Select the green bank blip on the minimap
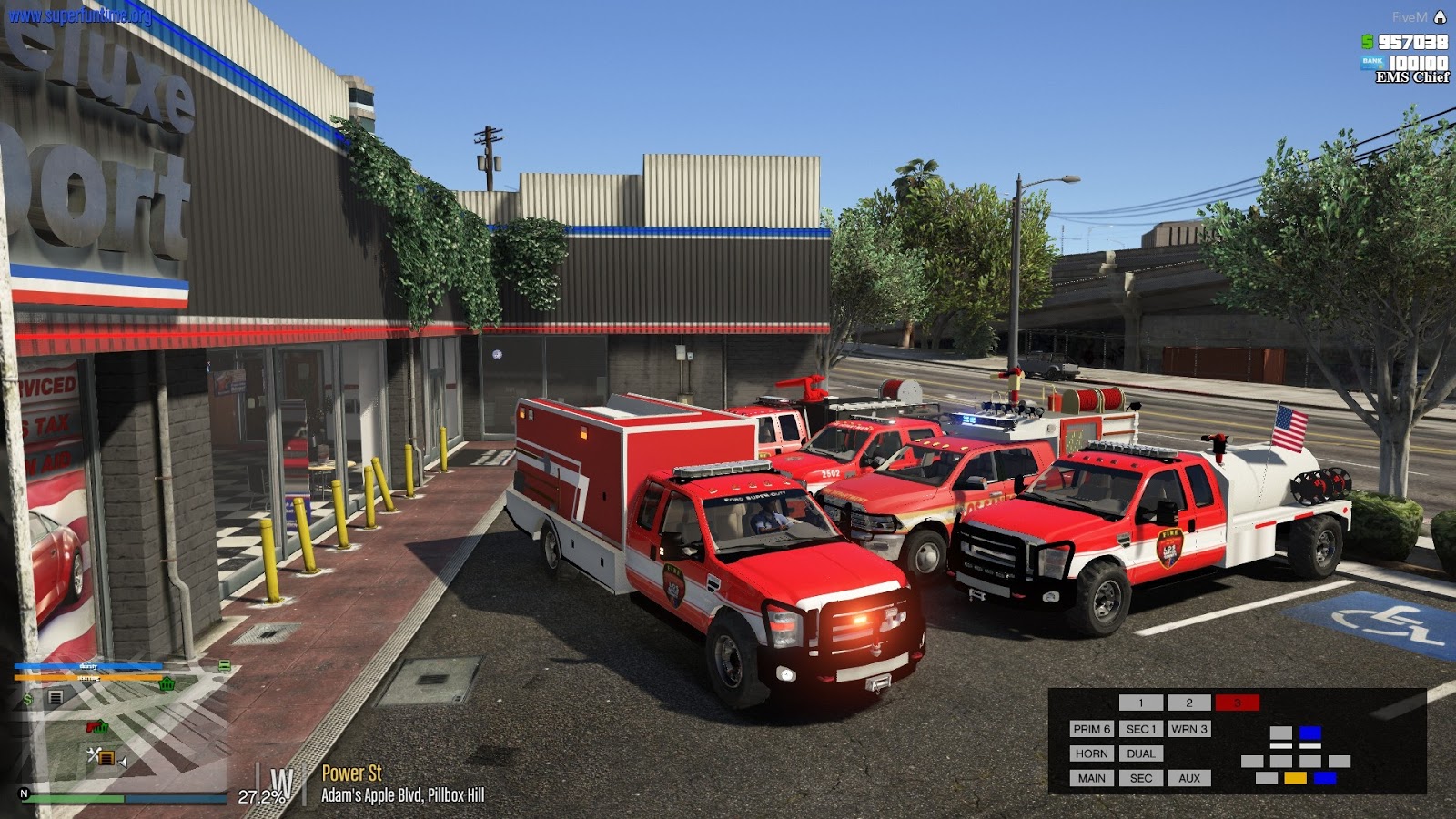 167,683
